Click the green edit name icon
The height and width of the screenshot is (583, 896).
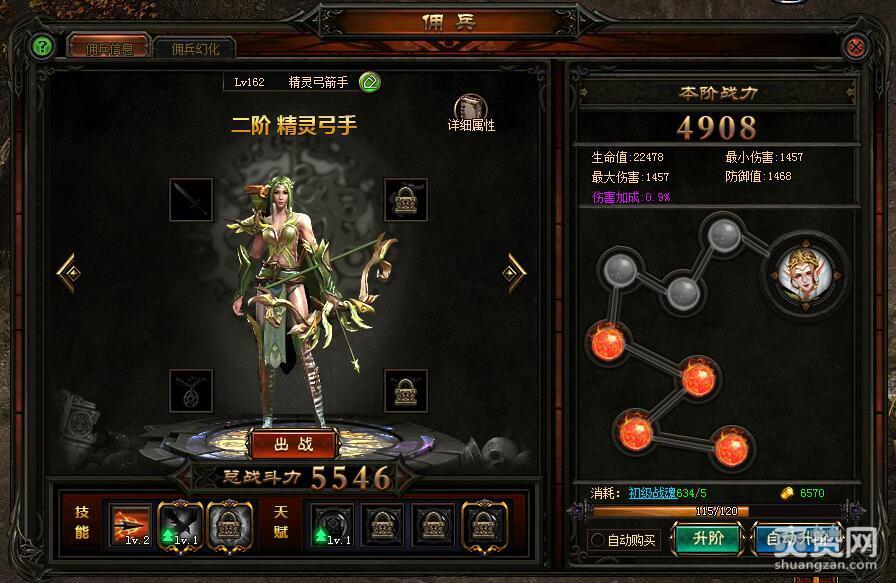(x=368, y=82)
